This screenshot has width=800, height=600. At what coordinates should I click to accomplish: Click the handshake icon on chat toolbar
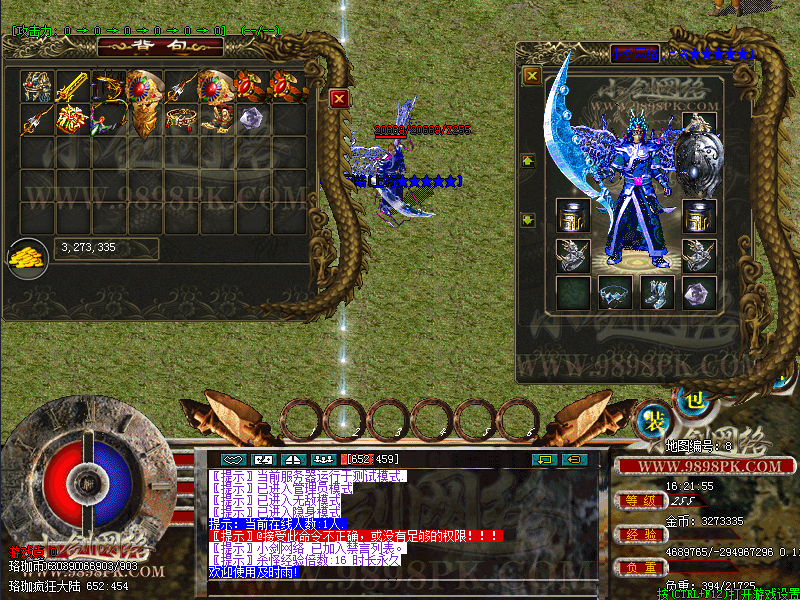click(x=234, y=459)
